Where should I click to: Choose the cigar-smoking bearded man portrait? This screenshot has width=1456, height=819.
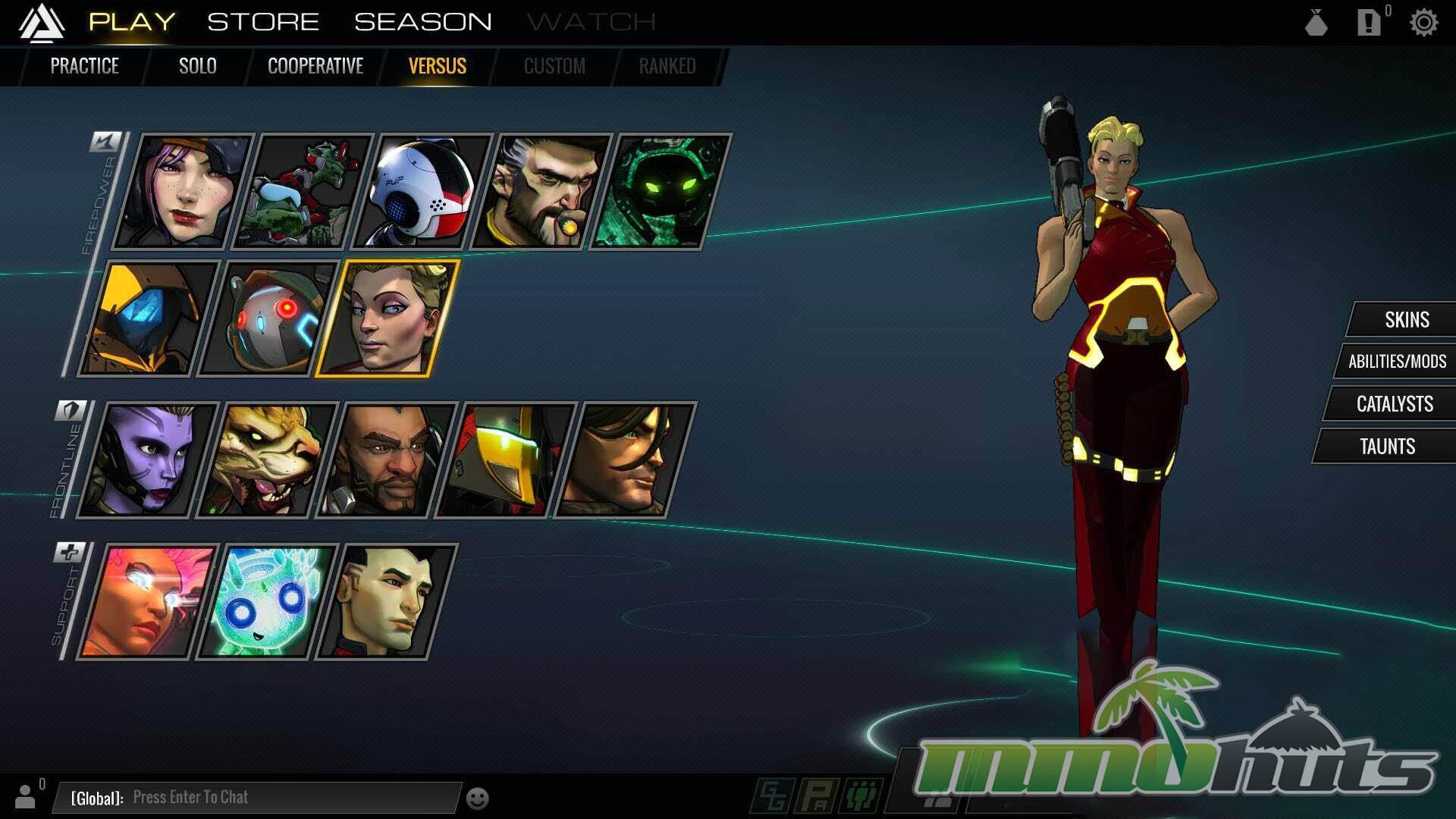coord(541,192)
